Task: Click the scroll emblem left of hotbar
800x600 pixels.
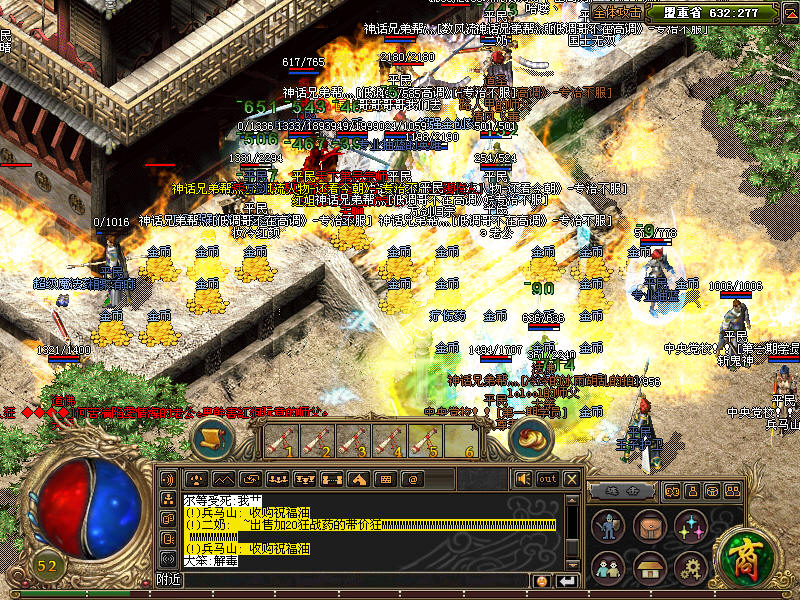Action: [212, 437]
